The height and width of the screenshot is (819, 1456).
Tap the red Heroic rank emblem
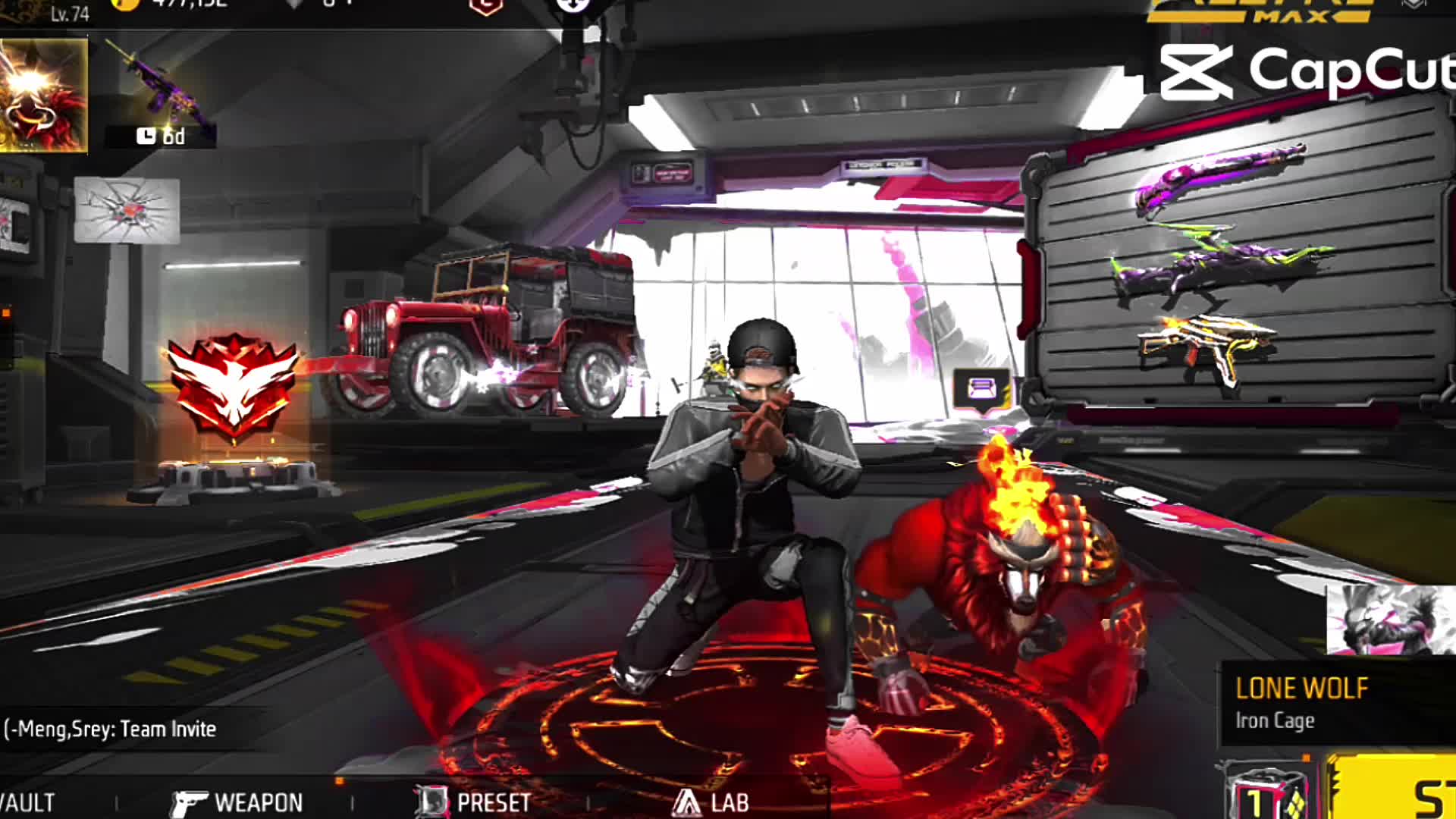(233, 384)
